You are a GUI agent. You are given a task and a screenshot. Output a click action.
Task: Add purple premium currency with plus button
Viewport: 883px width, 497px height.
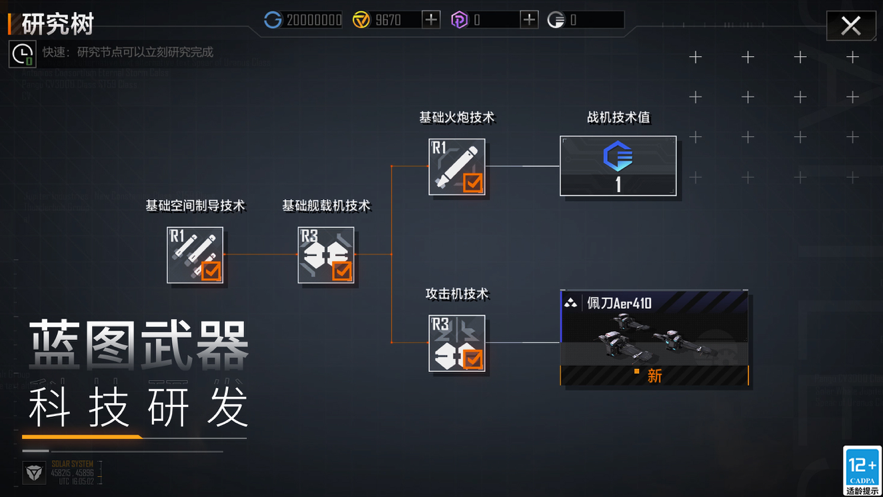coord(529,19)
